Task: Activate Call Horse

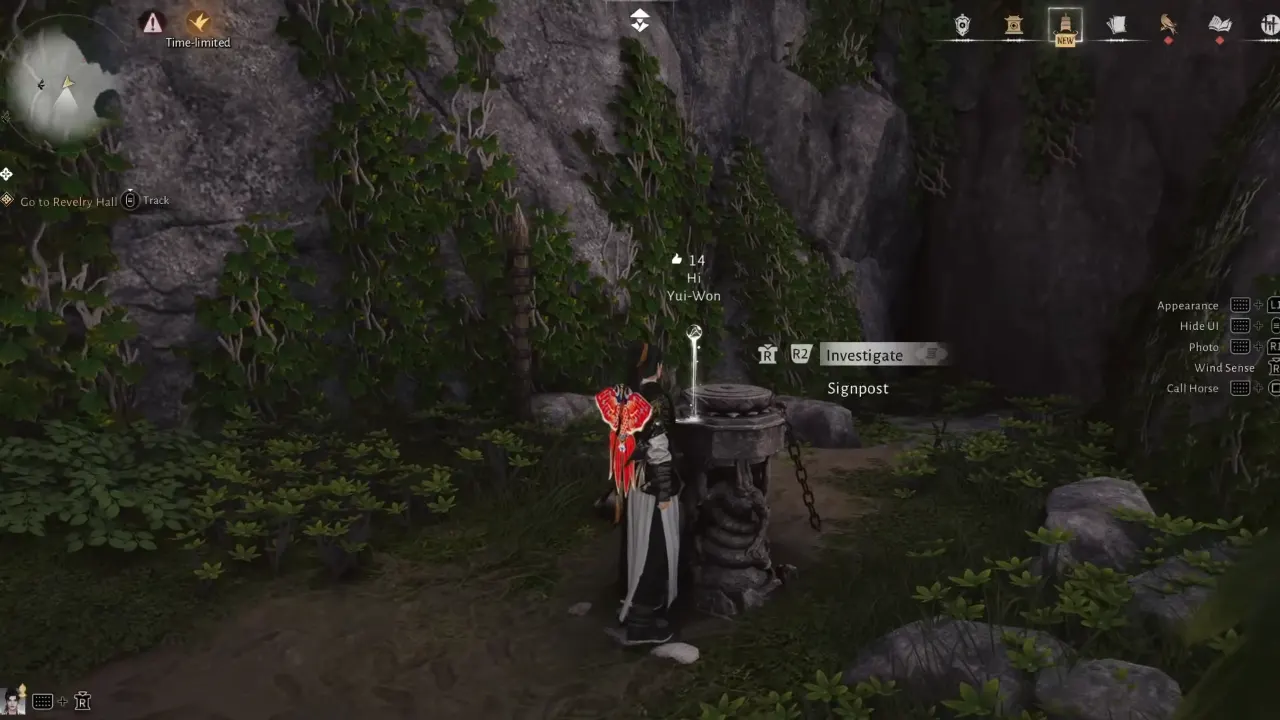Action: (1192, 388)
